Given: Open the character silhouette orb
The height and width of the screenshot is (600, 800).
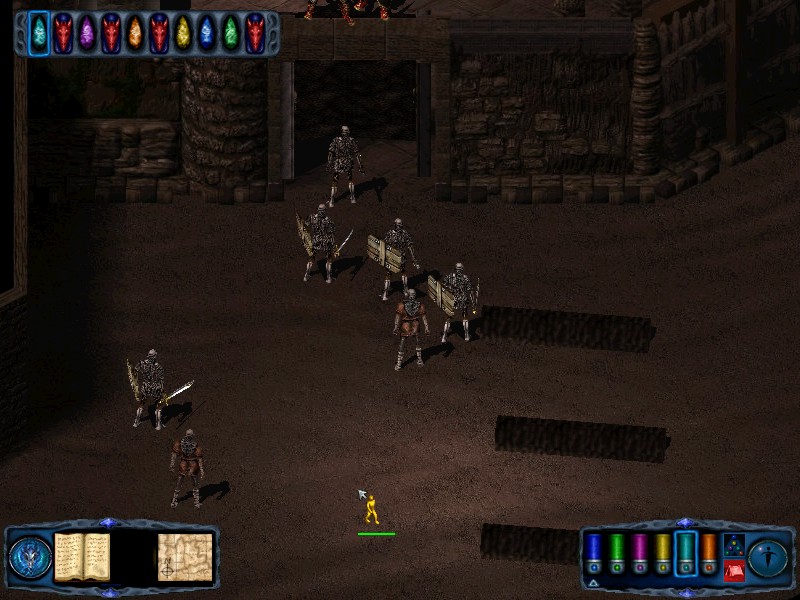Looking at the screenshot, I should 769,557.
